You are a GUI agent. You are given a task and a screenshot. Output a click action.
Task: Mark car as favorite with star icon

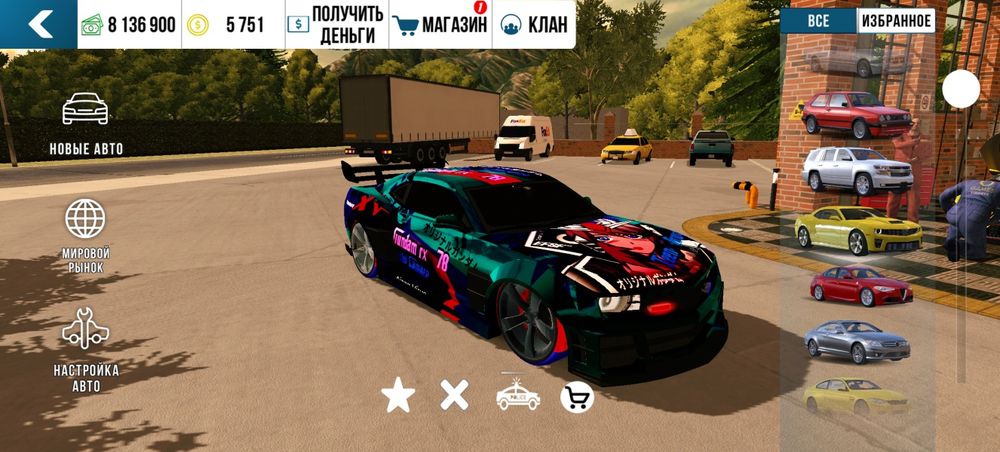coord(398,396)
